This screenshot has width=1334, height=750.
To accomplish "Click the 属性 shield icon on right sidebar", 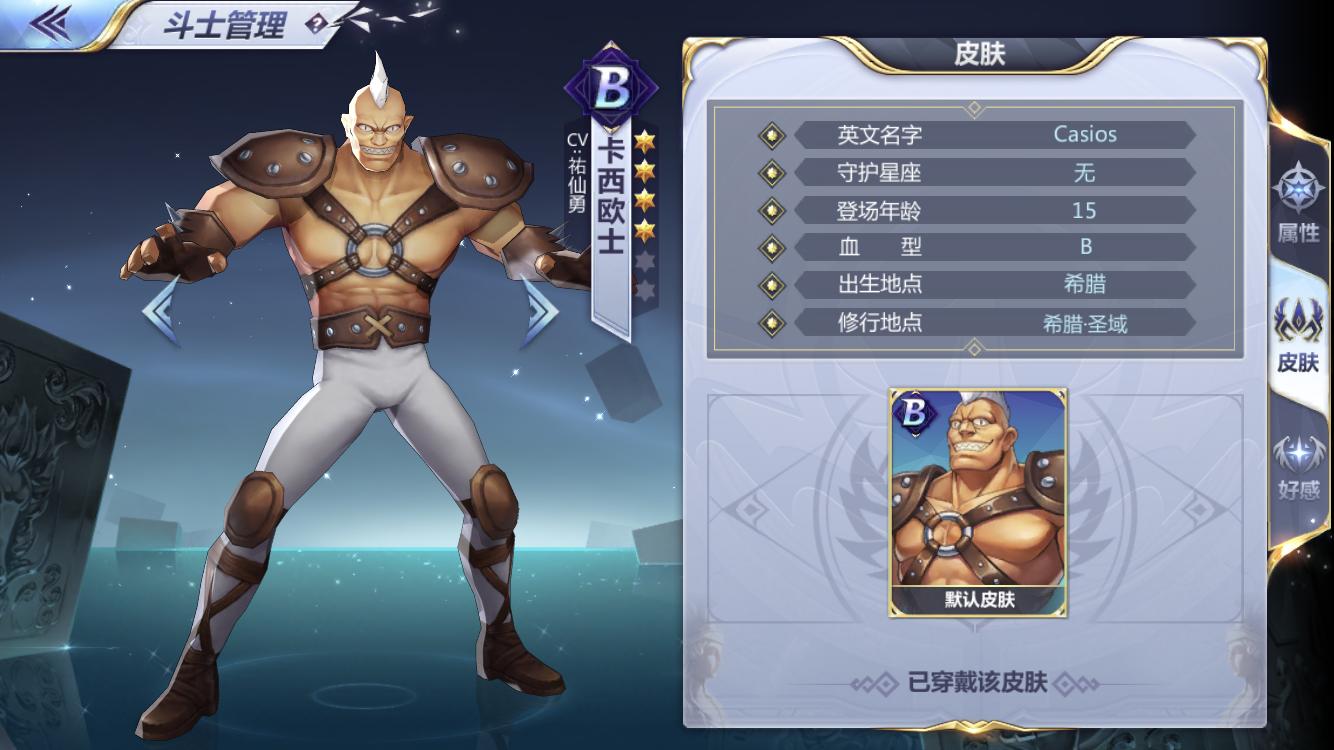I will (x=1297, y=188).
